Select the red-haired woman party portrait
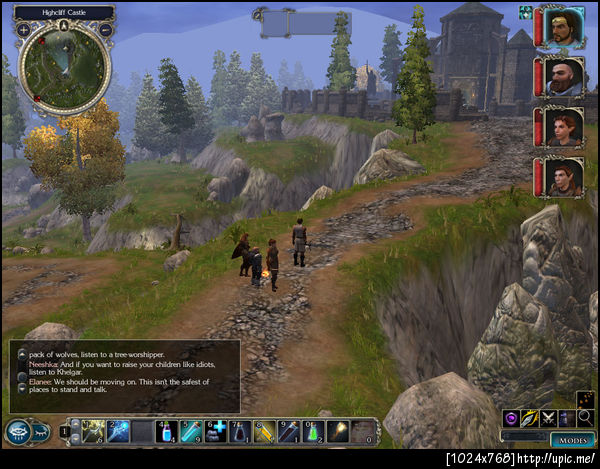 click(565, 127)
